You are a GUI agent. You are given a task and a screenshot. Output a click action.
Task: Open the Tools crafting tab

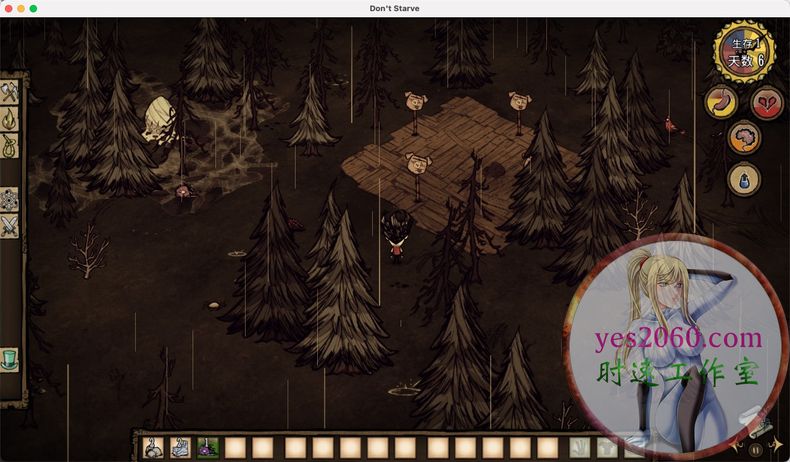[10, 92]
